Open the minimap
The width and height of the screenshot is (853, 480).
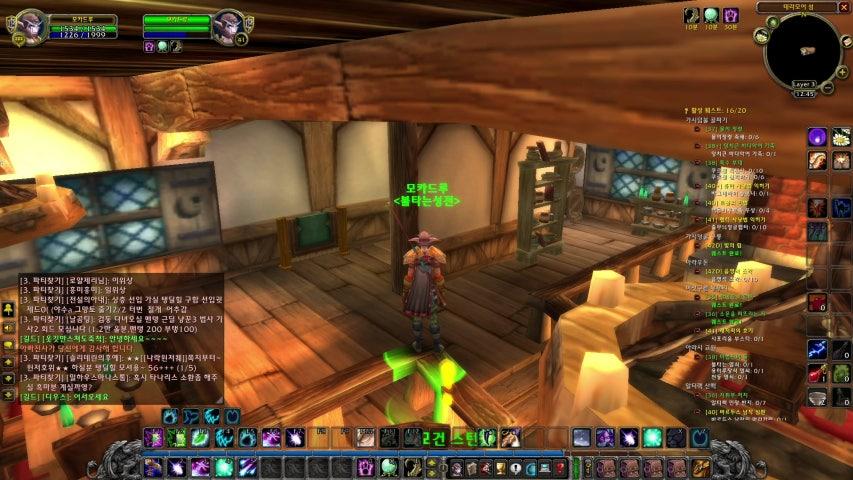pyautogui.click(x=802, y=49)
